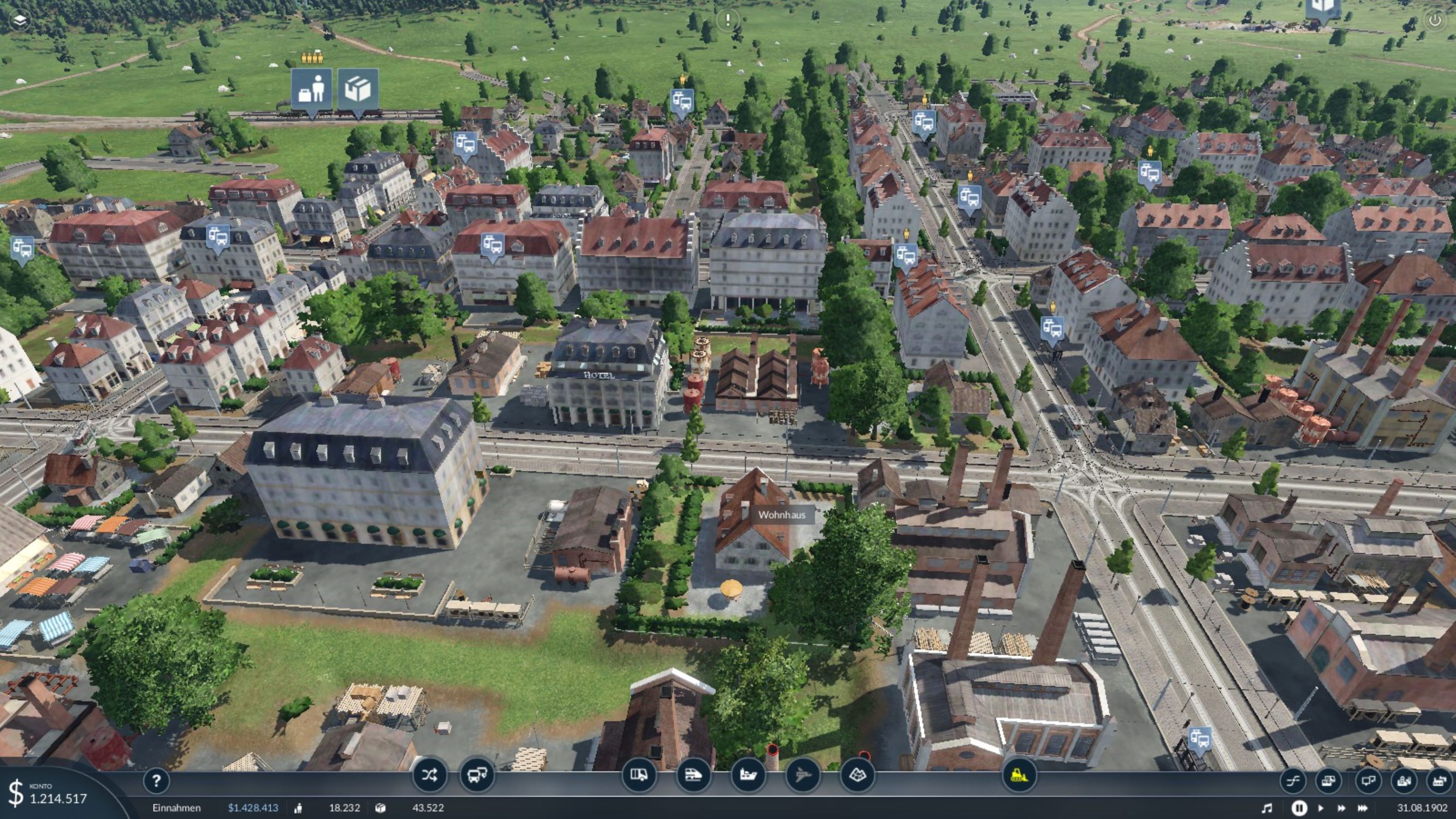Open the map layers menu
1456x819 pixels.
(x=20, y=20)
